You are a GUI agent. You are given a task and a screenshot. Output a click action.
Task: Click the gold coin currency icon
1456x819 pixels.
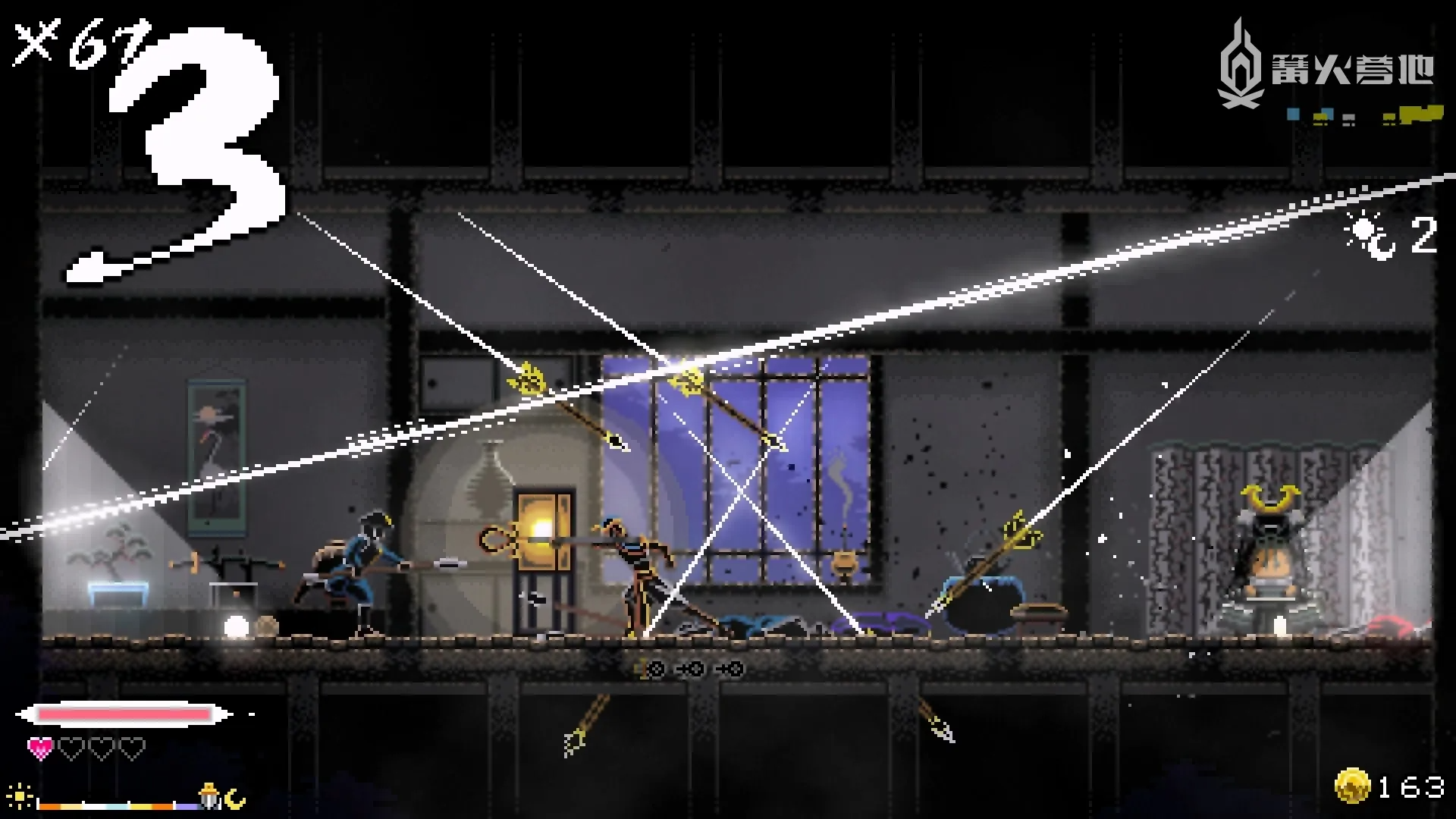1352,786
